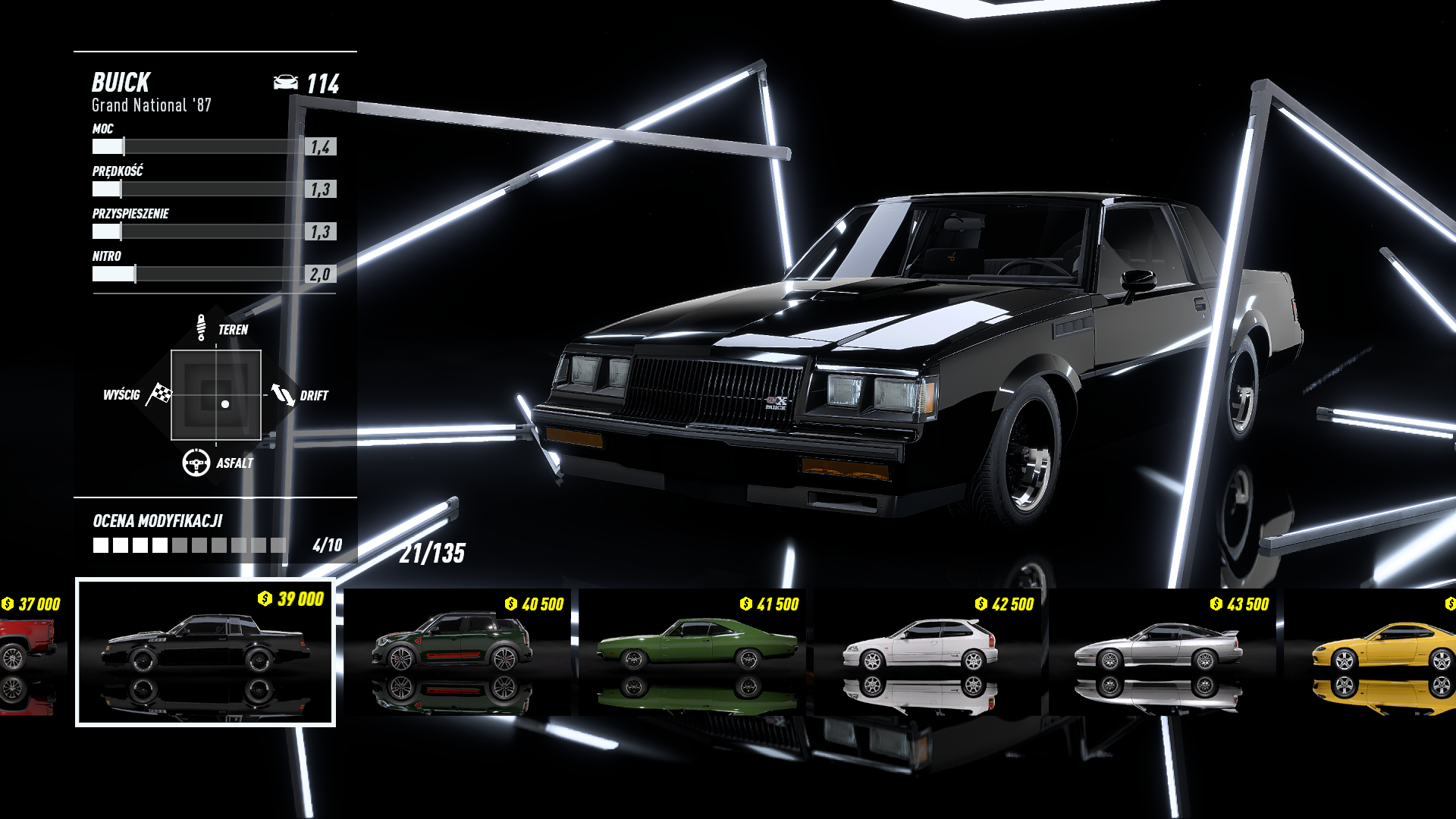Select the black Buick Grand National thumbnail
Image resolution: width=1456 pixels, height=819 pixels.
click(x=206, y=652)
